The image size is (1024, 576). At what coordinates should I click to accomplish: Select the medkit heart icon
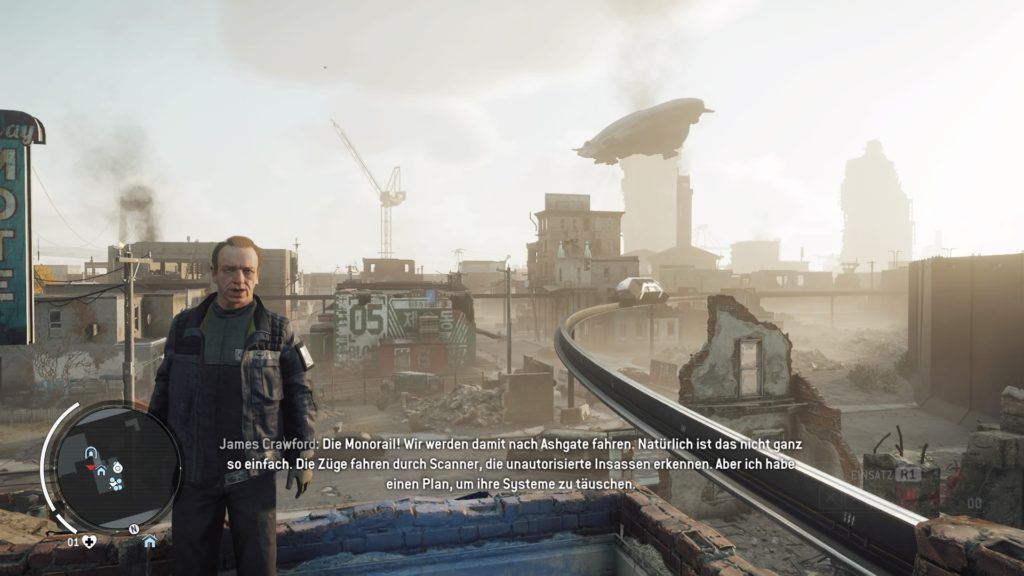pyautogui.click(x=89, y=542)
